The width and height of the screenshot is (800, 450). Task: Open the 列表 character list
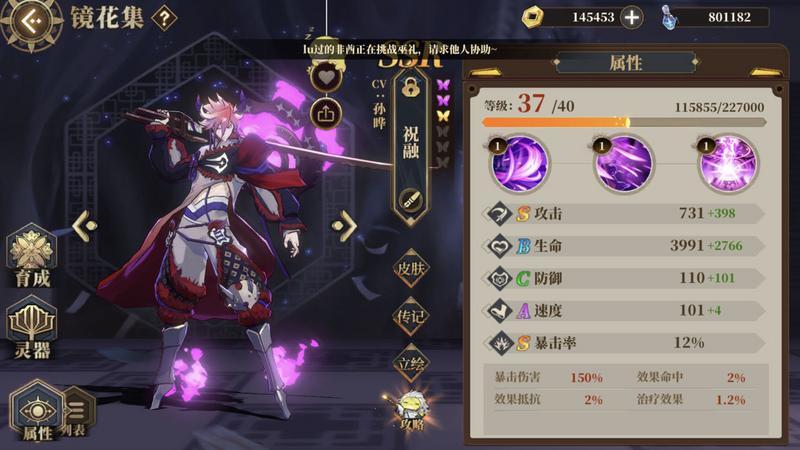(x=78, y=410)
